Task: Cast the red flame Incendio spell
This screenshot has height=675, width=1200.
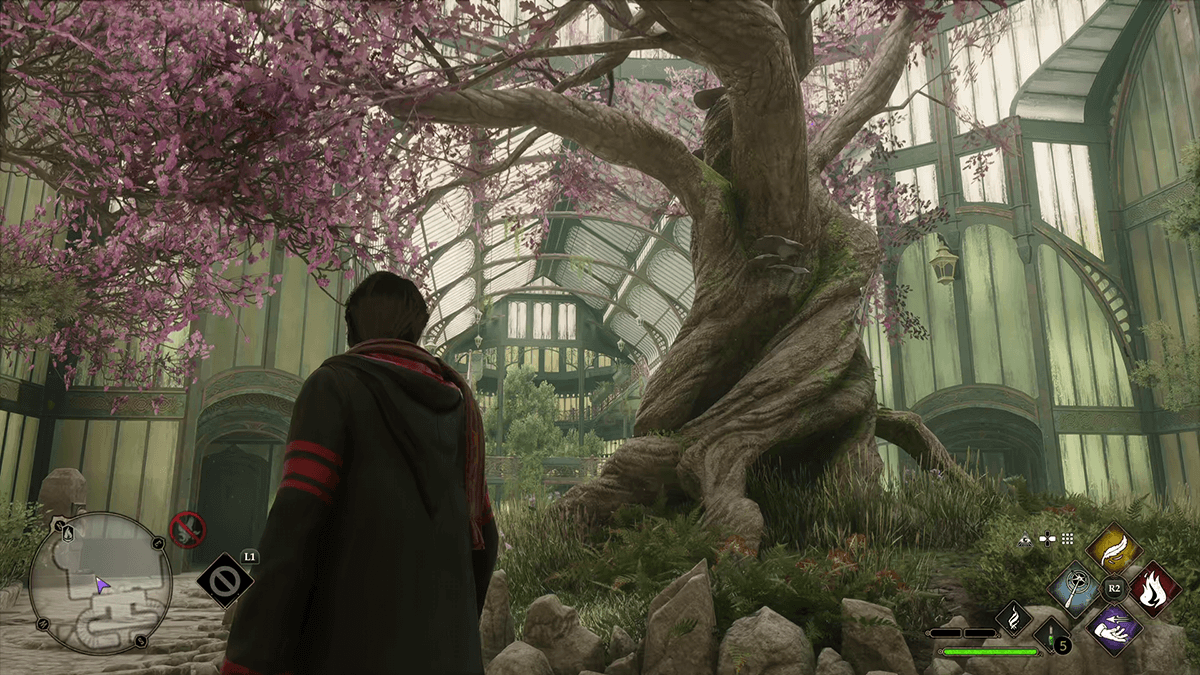Action: click(x=1154, y=589)
